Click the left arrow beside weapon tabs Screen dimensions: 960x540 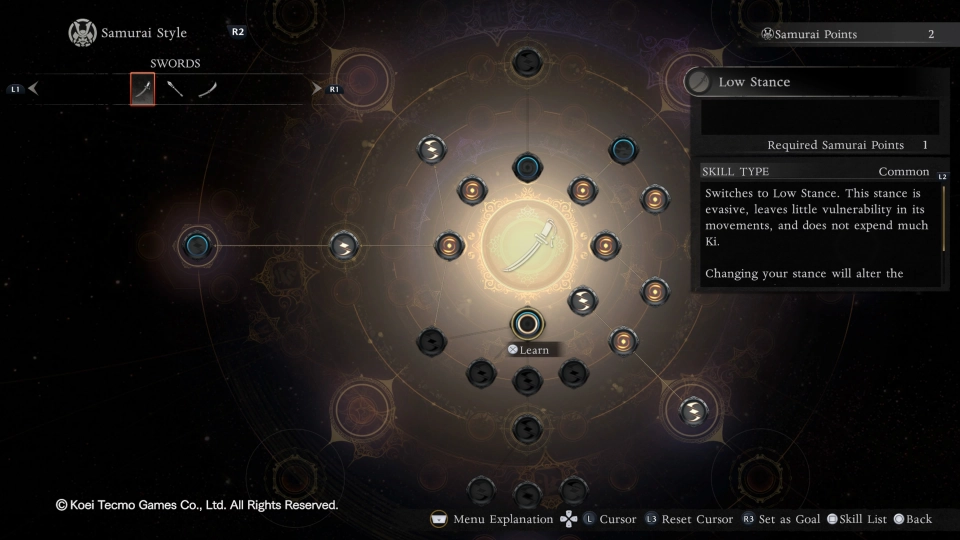tap(33, 89)
